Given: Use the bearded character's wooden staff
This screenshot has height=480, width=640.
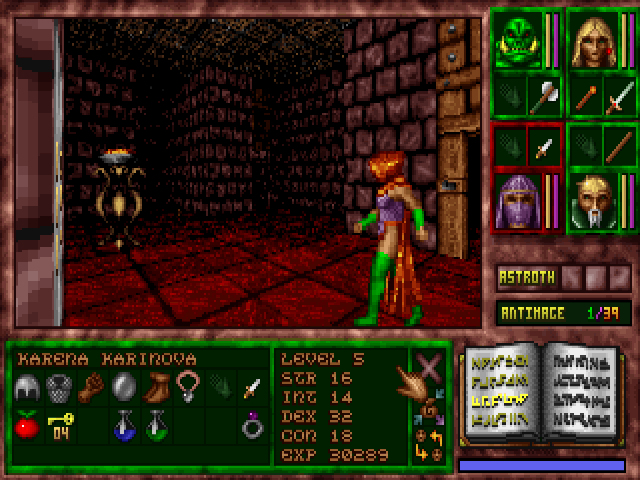Looking at the screenshot, I should [x=619, y=145].
